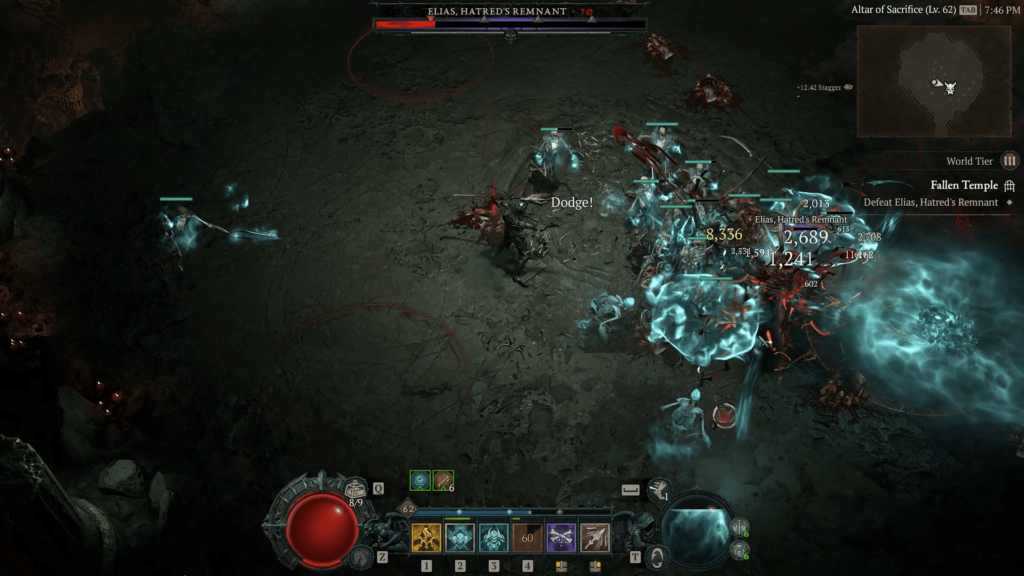This screenshot has height=576, width=1024.
Task: Inspect the teal circular buff icon
Action: [420, 481]
